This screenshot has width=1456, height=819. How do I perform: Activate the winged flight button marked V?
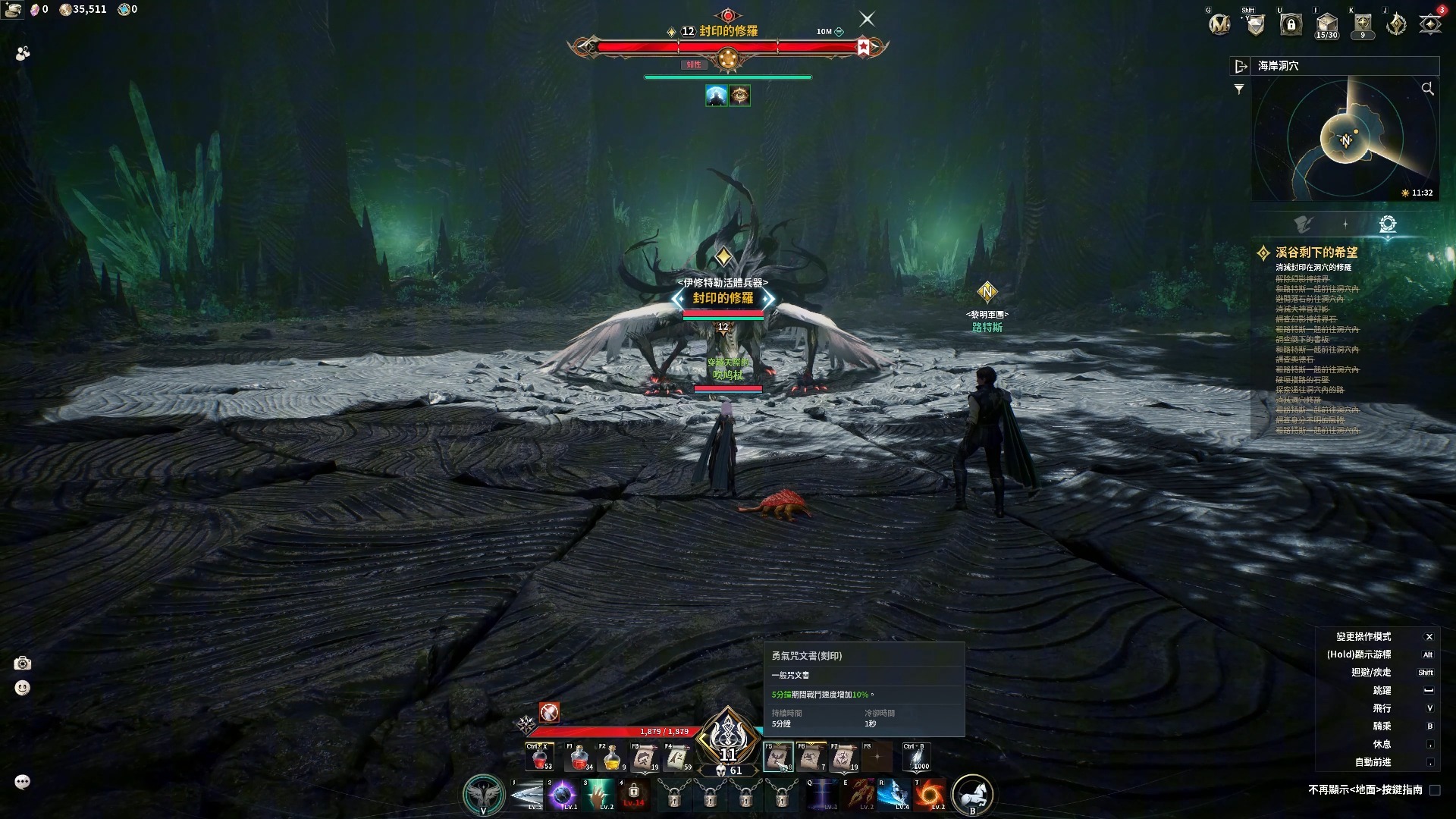(483, 794)
